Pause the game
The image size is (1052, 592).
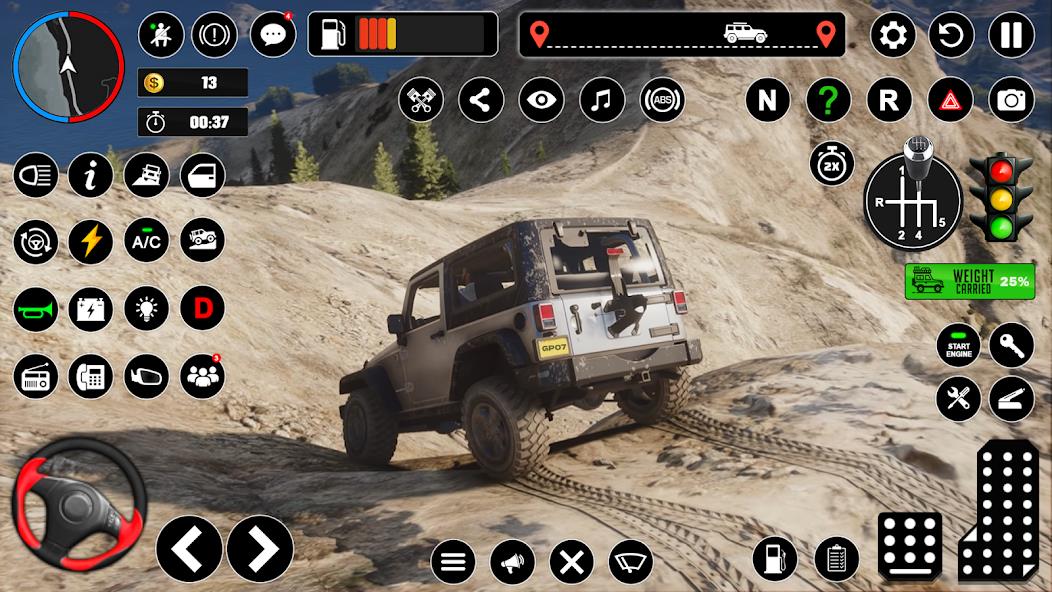[1011, 36]
